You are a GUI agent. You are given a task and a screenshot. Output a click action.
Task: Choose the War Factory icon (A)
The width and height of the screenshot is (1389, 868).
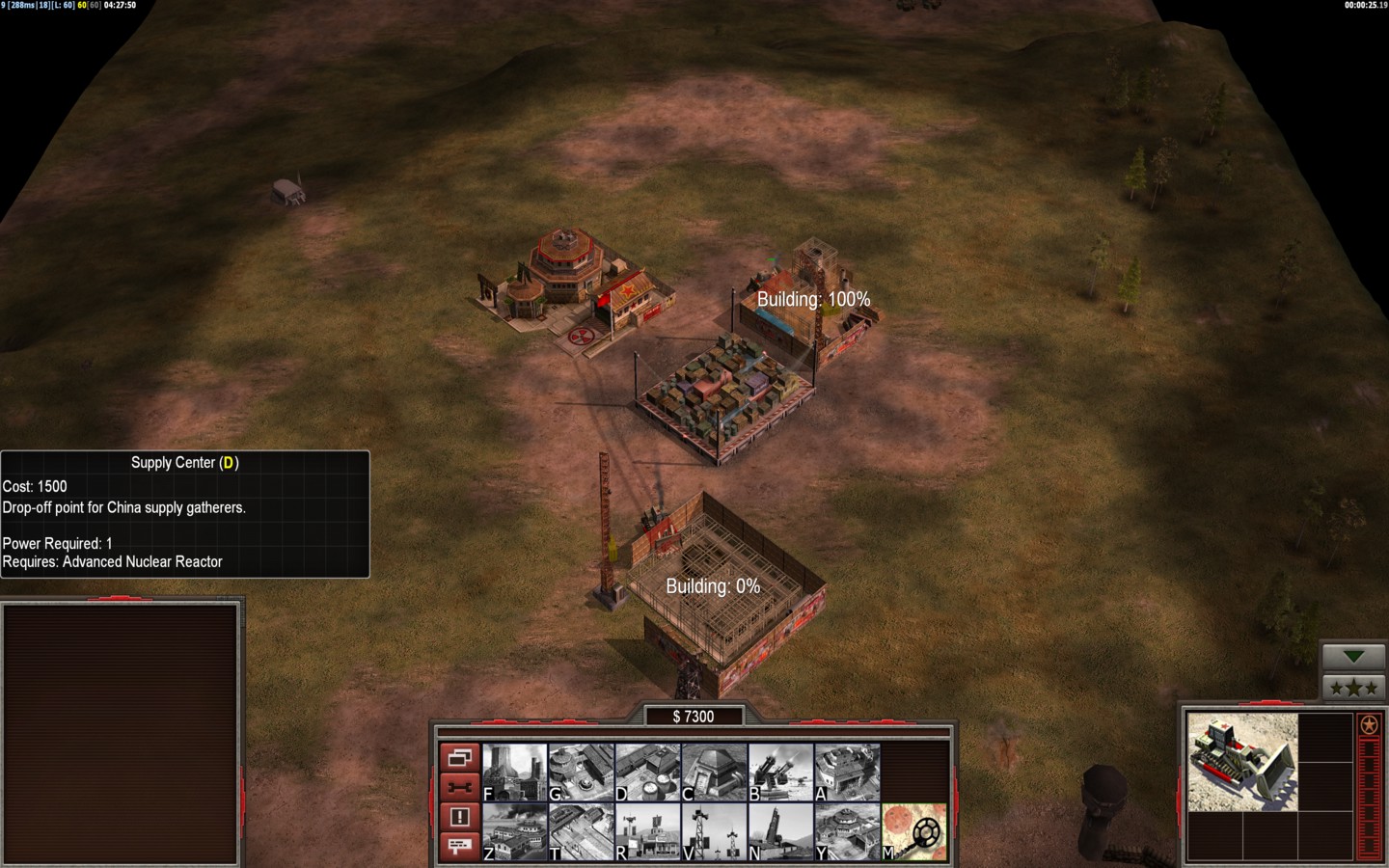tap(848, 772)
